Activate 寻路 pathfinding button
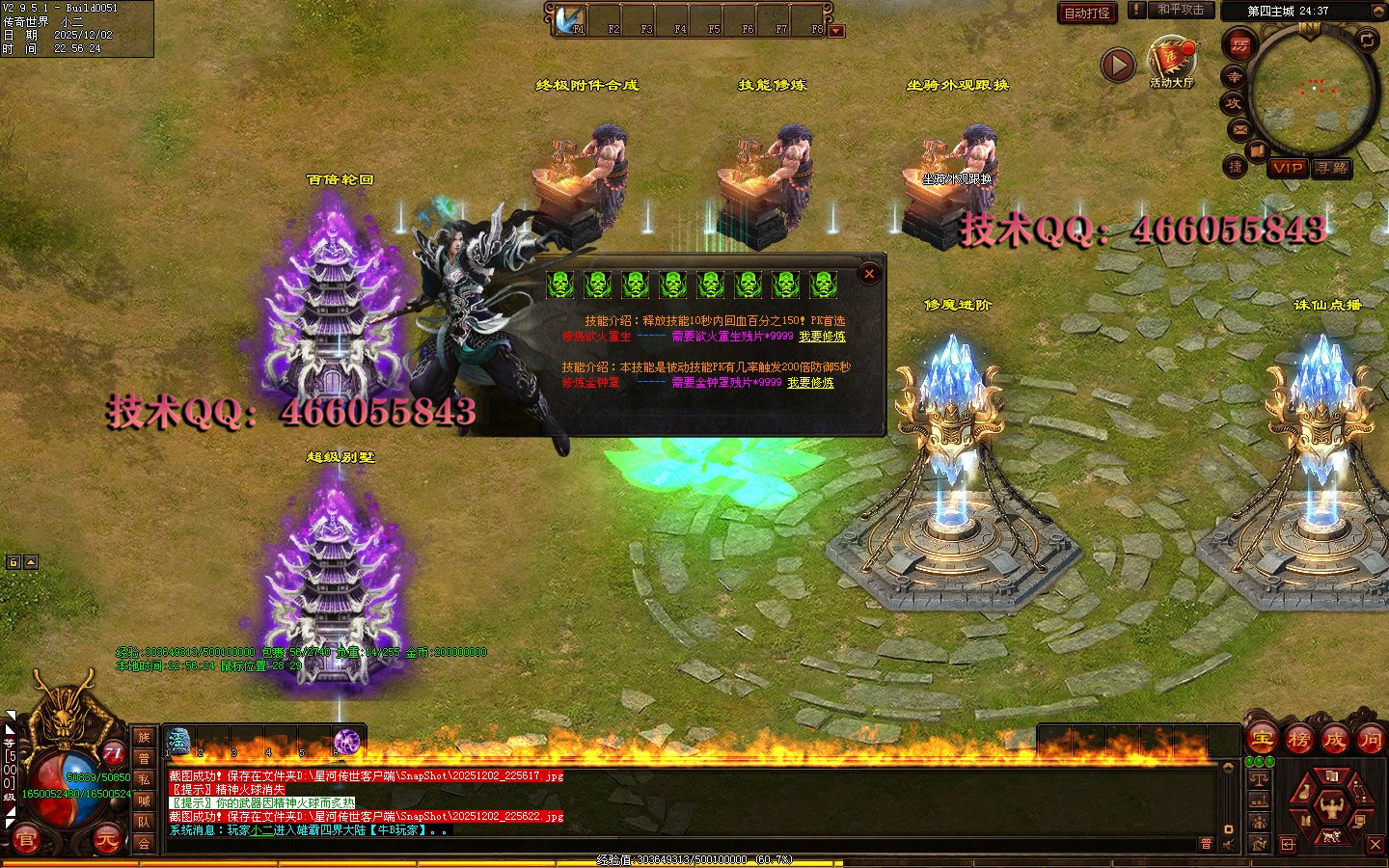This screenshot has width=1389, height=868. click(x=1332, y=168)
